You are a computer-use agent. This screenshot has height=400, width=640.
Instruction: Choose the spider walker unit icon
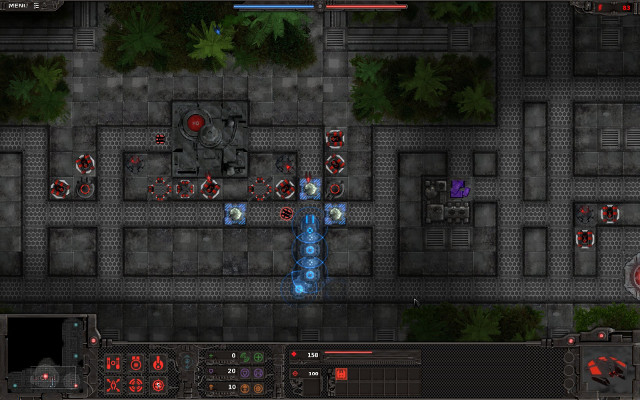[x=113, y=385]
